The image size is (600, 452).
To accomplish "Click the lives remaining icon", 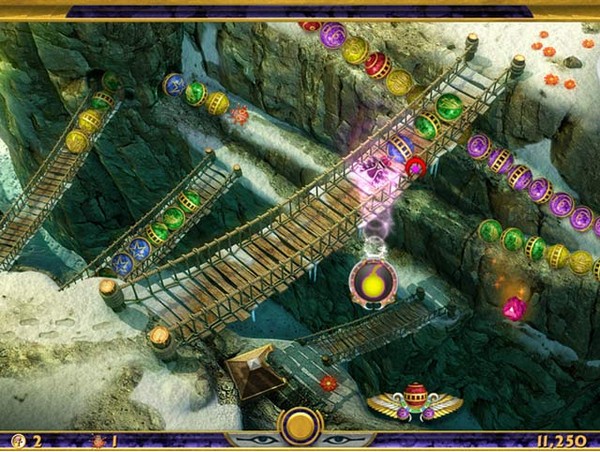I will click(19, 440).
